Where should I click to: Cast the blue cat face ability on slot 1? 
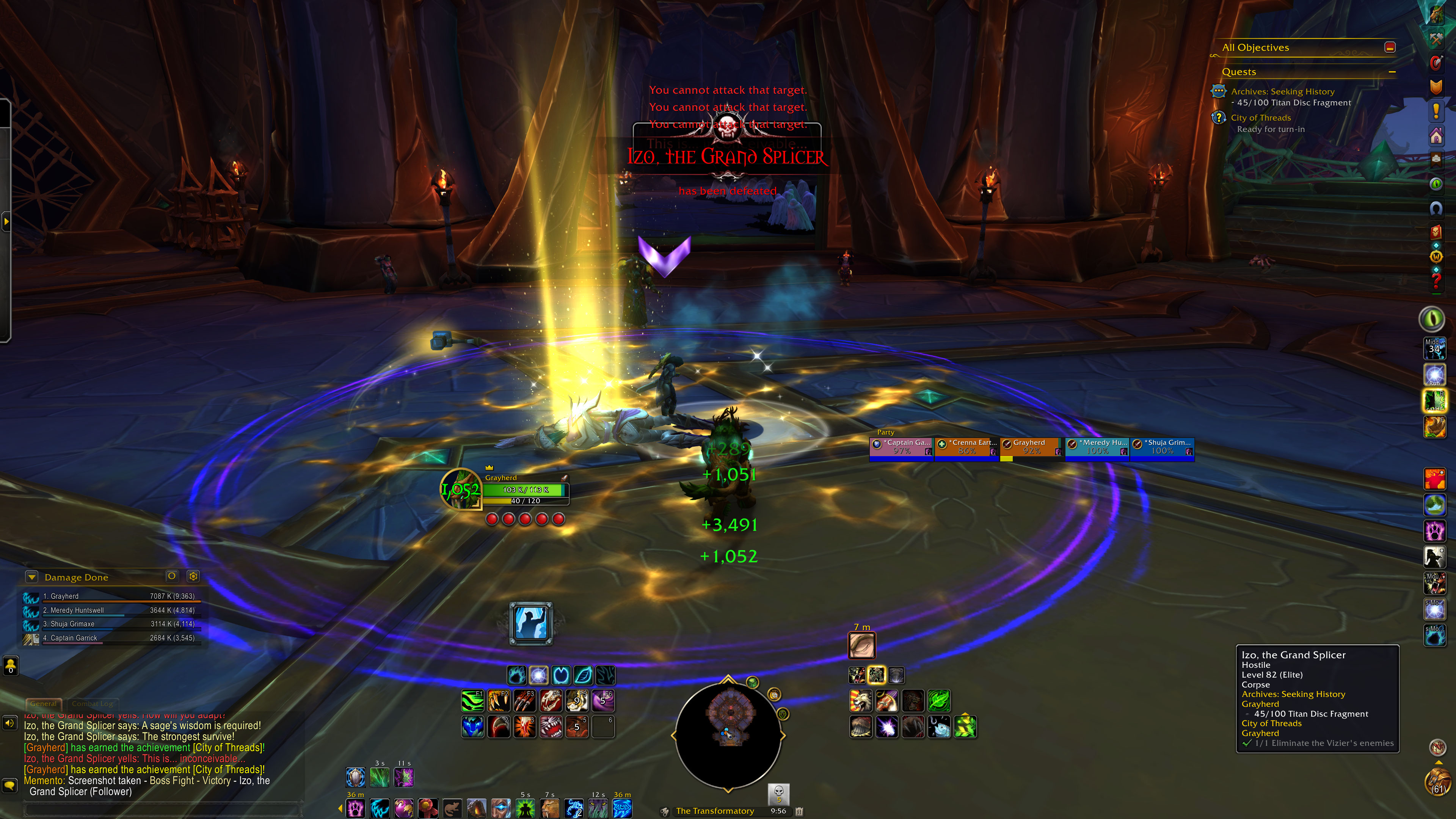[x=472, y=727]
